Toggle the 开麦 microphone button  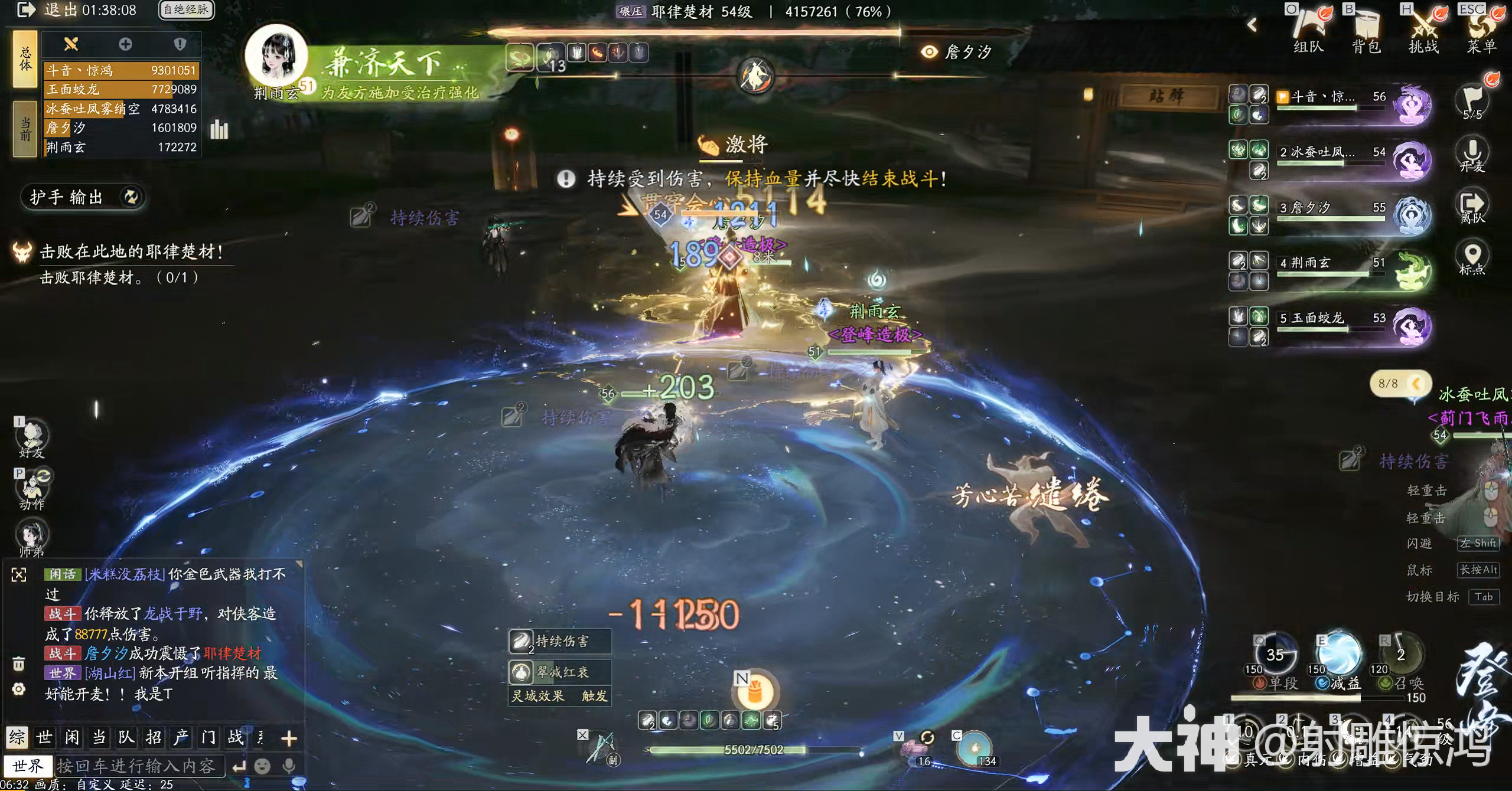(1472, 153)
